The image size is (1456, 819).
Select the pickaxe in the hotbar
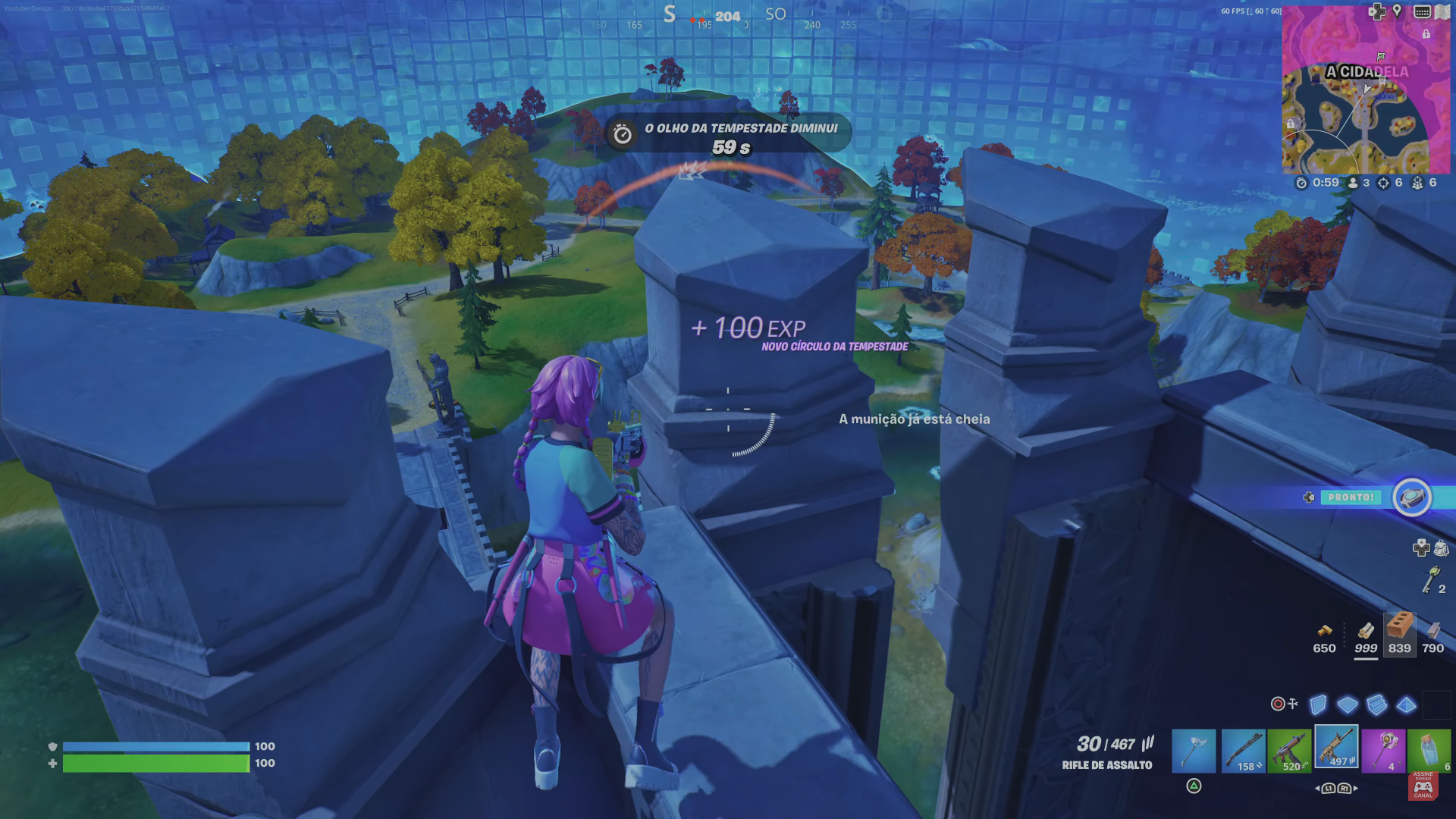pyautogui.click(x=1194, y=751)
